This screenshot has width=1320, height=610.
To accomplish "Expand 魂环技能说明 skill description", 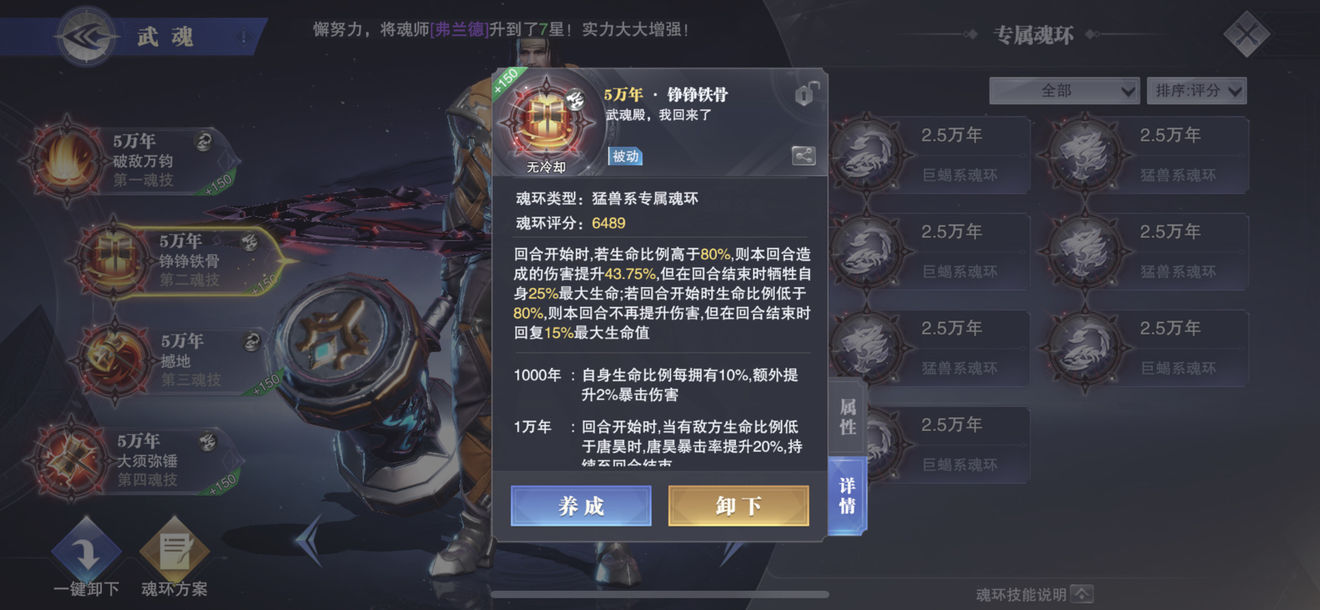I will click(x=1034, y=595).
